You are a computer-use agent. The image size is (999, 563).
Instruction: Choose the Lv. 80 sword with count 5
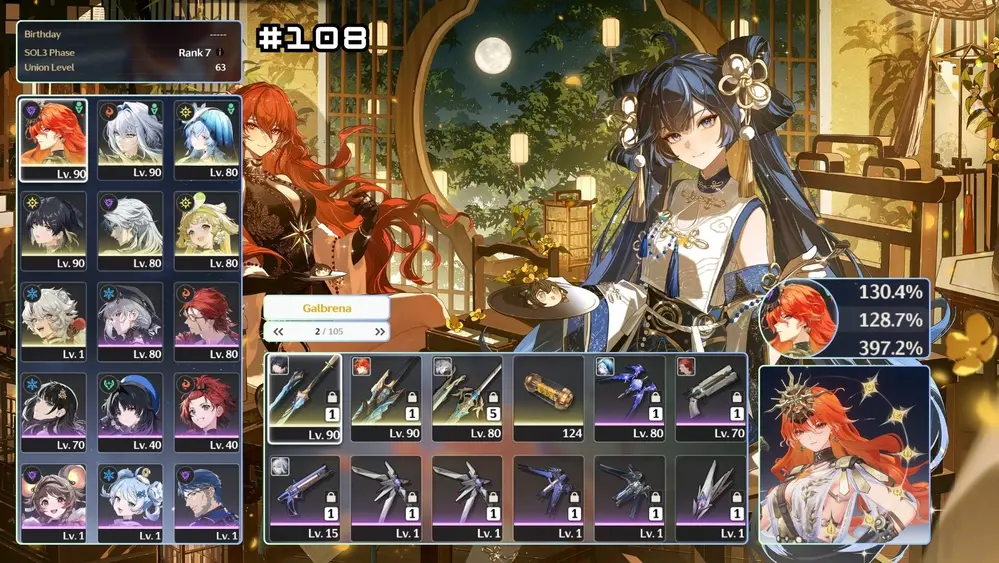coord(467,398)
